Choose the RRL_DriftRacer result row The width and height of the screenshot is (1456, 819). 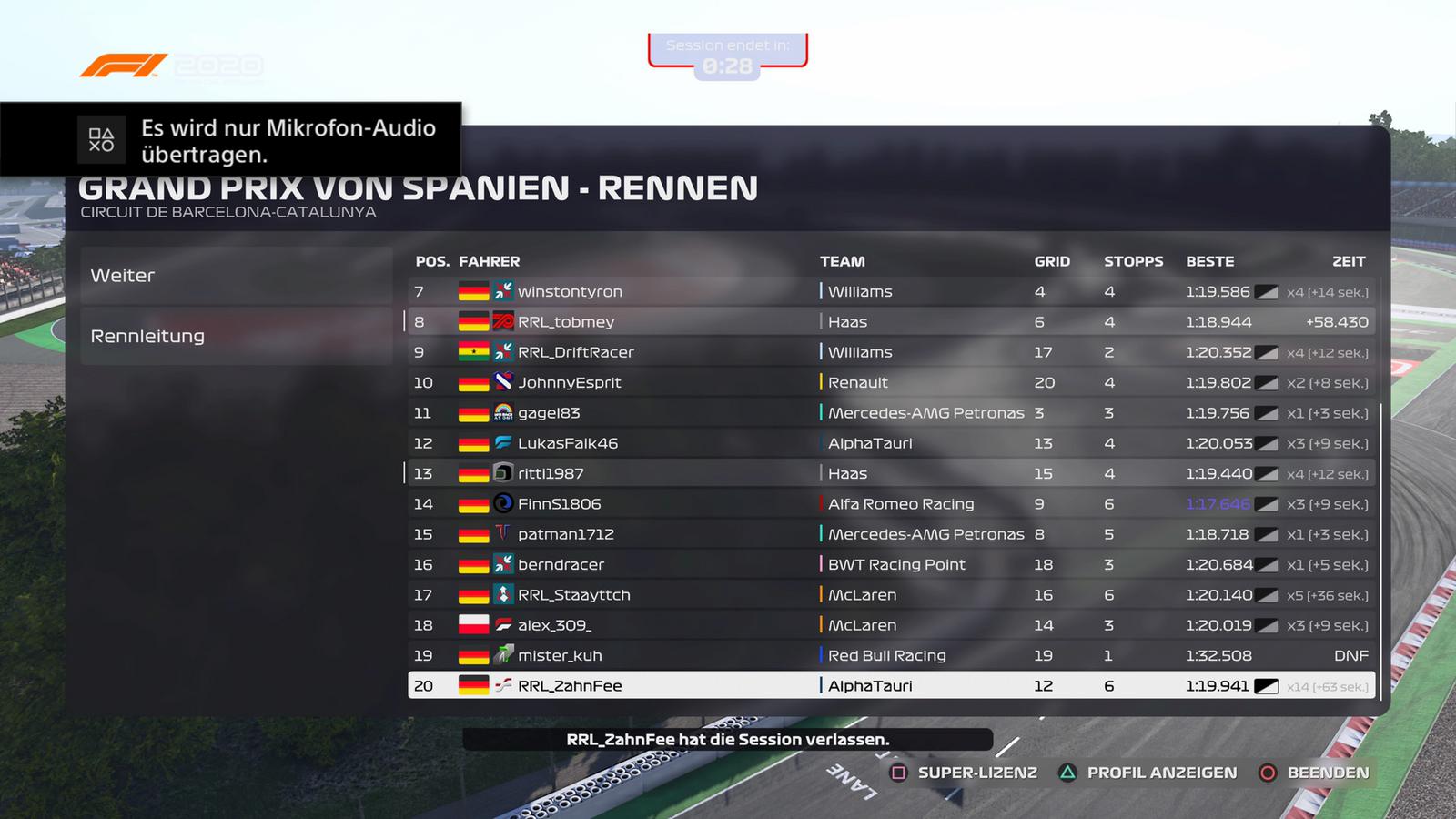pos(888,352)
